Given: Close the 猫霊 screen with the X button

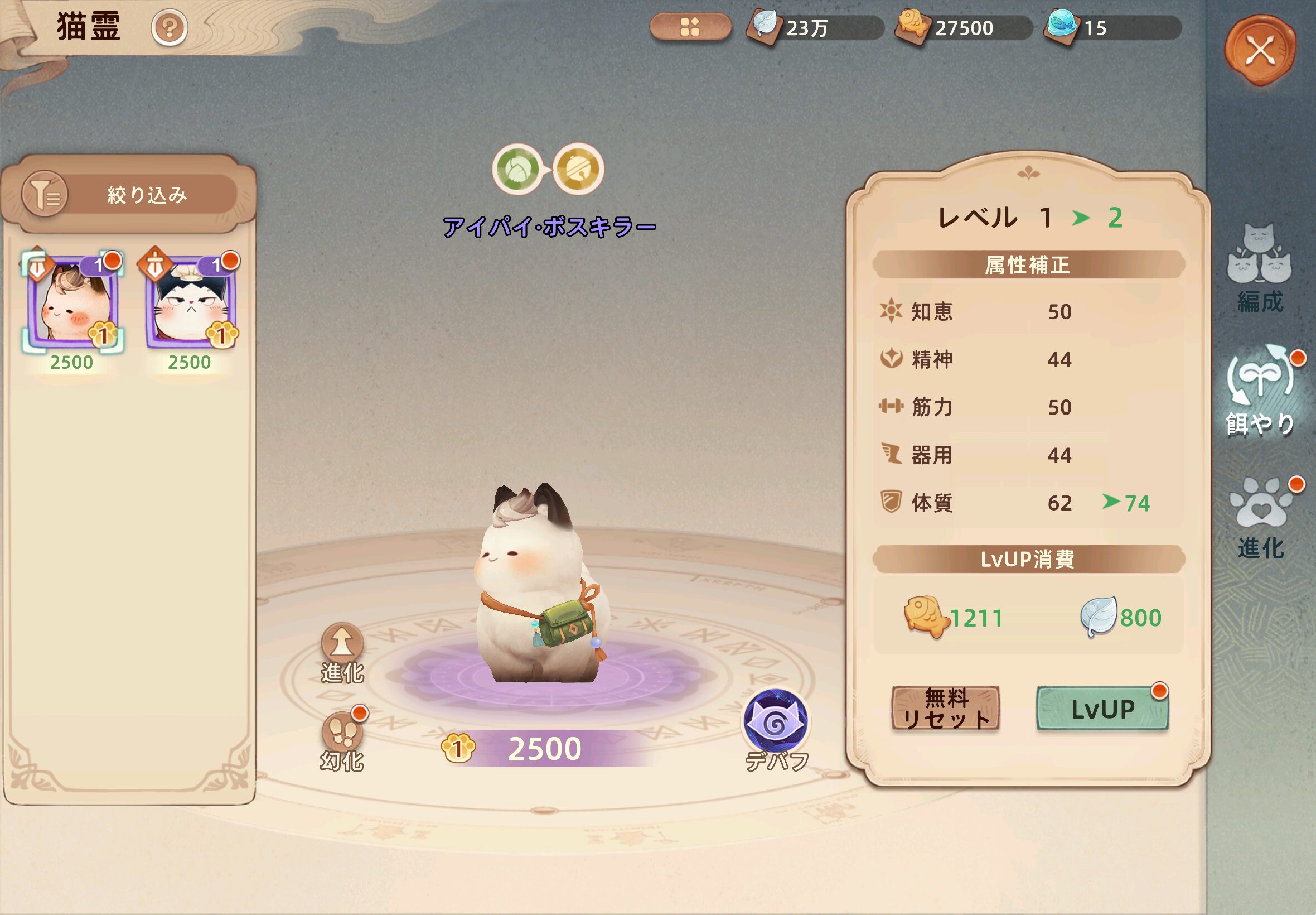Looking at the screenshot, I should click(1260, 50).
